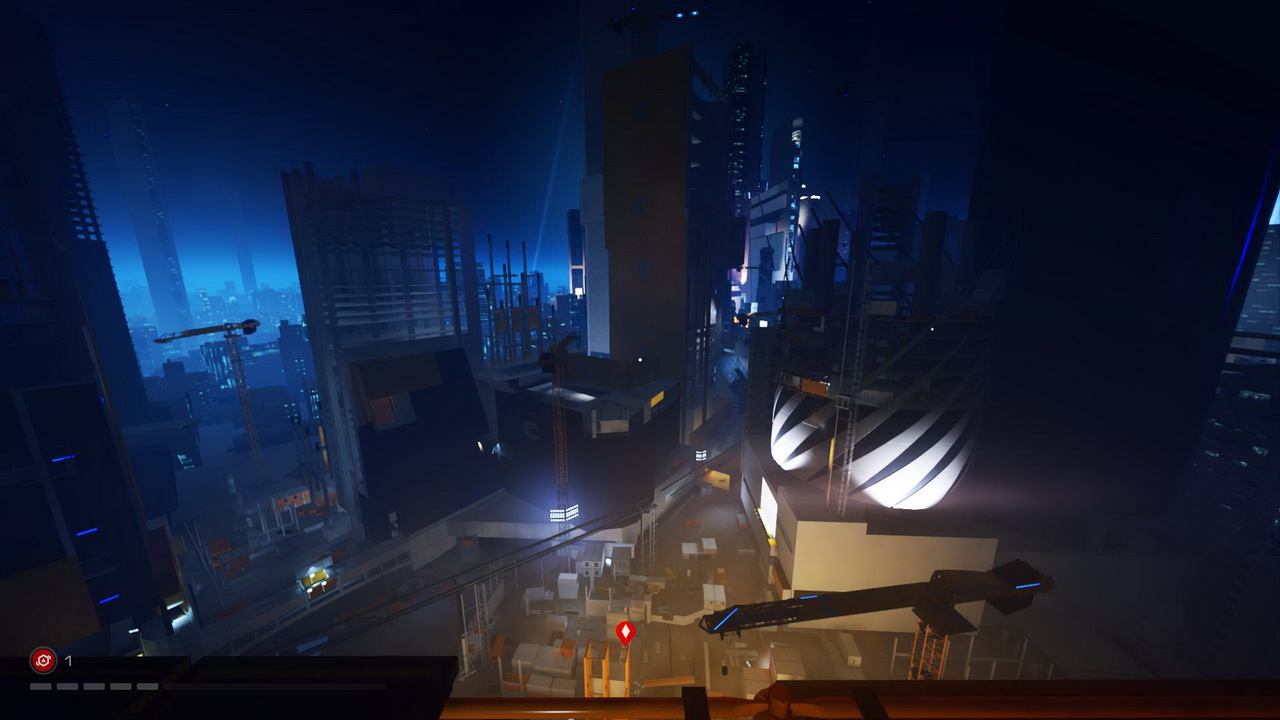Select the red diamond waypoint marker
The image size is (1280, 720).
[x=625, y=632]
